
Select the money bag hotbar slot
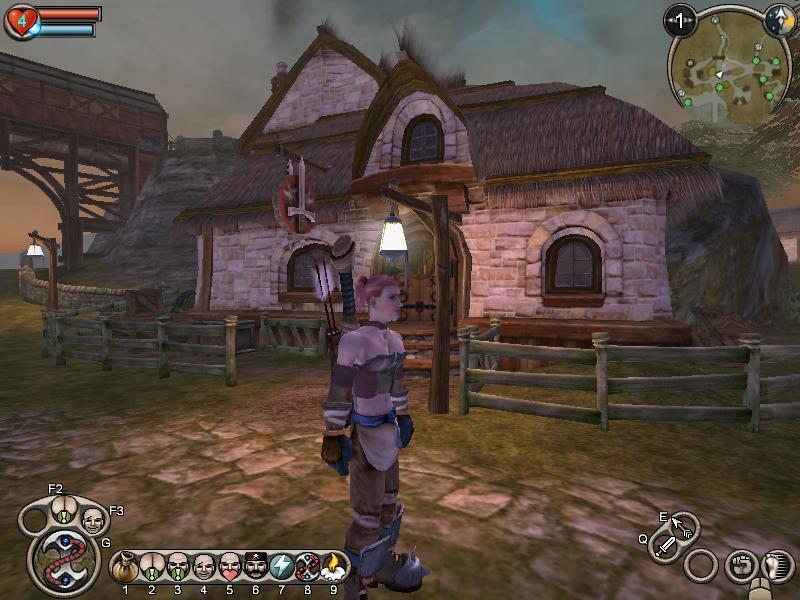126,567
